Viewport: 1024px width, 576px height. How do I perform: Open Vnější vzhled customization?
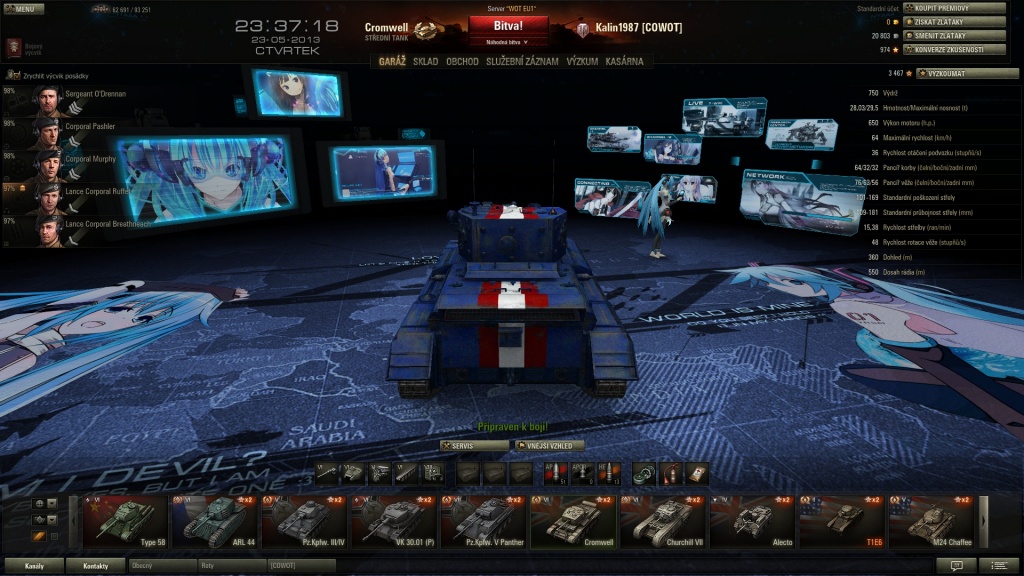point(549,445)
